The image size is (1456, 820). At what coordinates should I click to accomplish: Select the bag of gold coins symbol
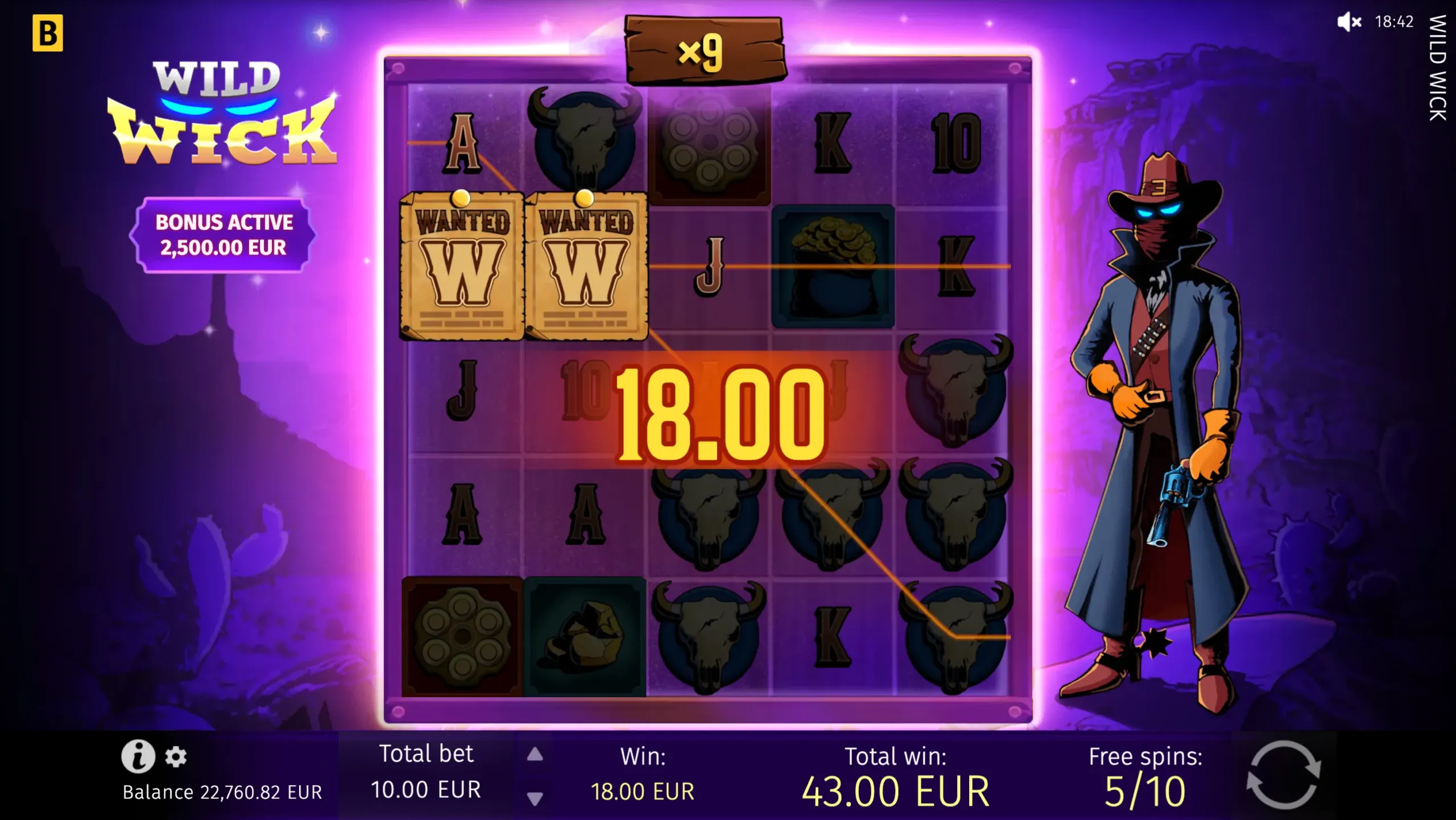click(833, 265)
